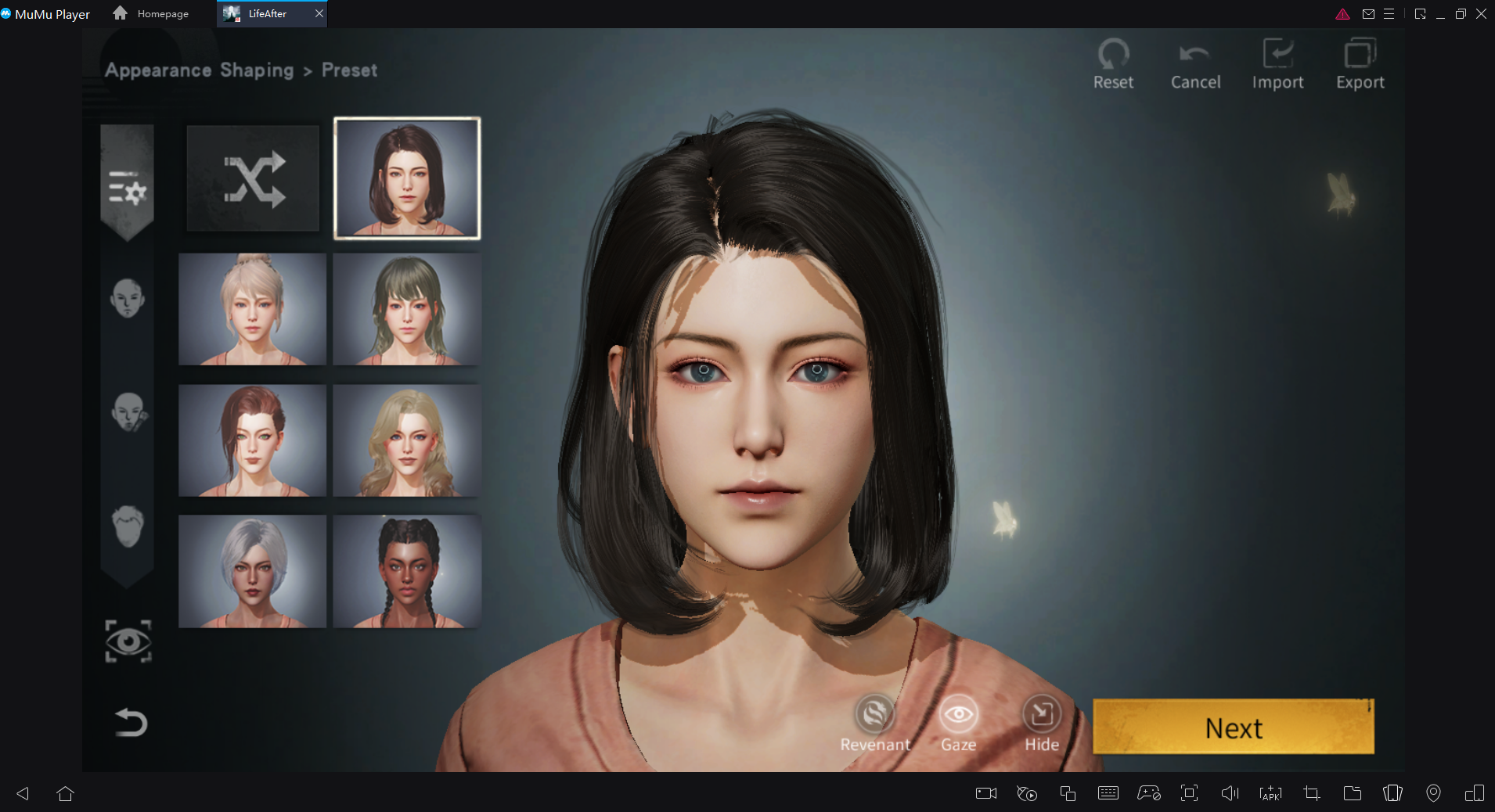Screen dimensions: 1495x812
Task: Switch to the makeup tab
Action: pyautogui.click(x=128, y=412)
